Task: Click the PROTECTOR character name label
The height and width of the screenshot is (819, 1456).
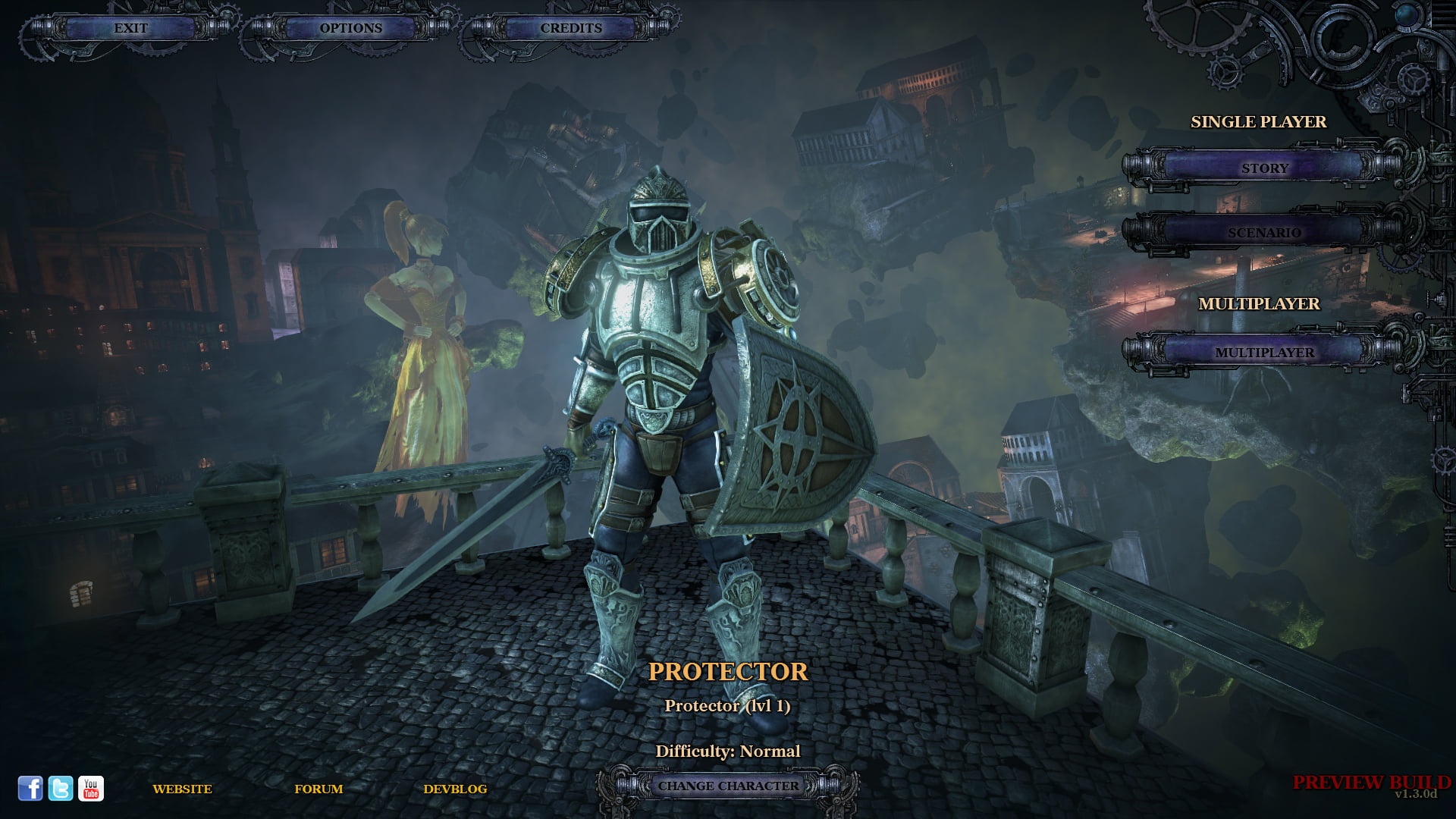Action: coord(728,670)
